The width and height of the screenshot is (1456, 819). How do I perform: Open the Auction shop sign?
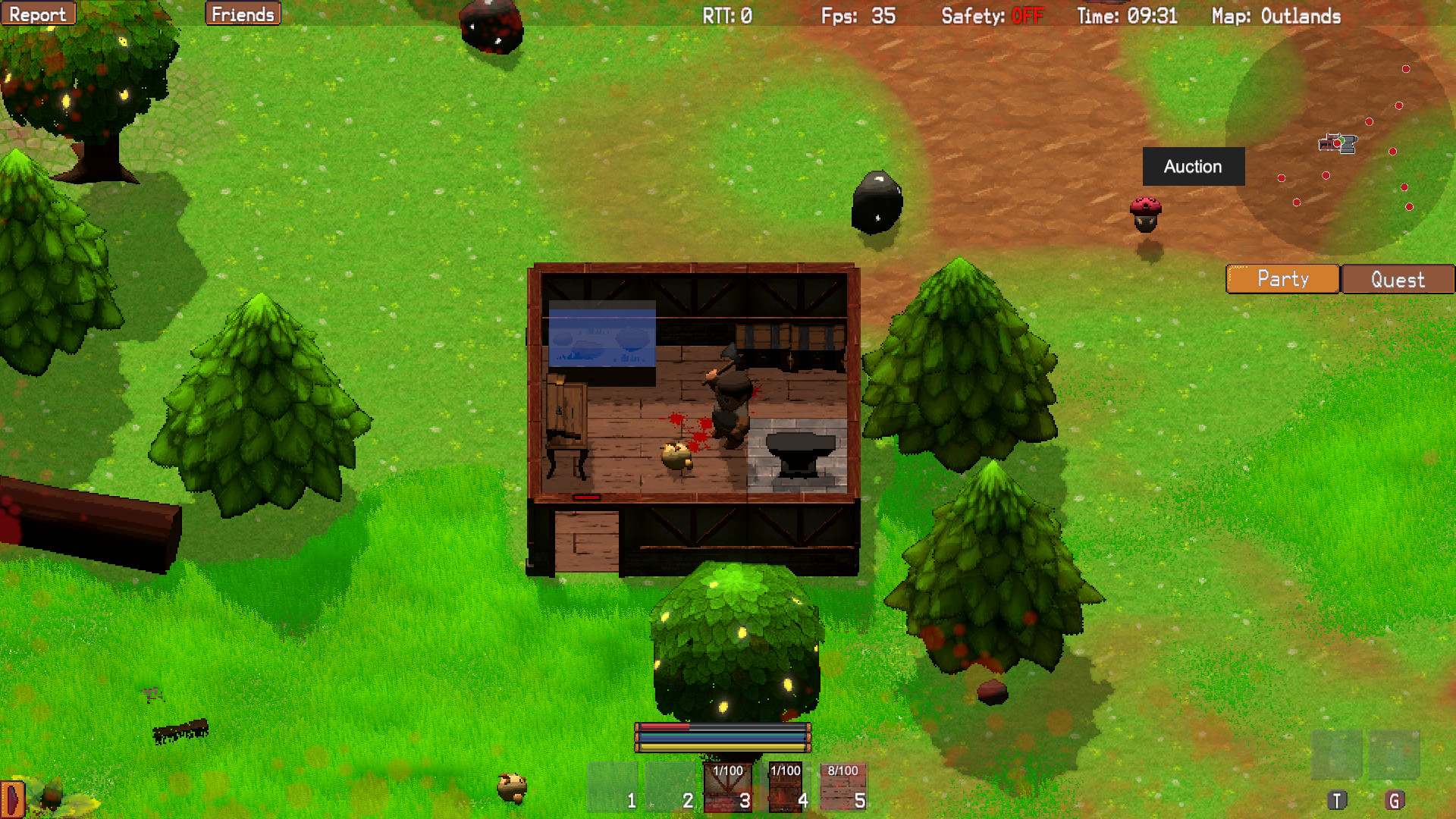tap(1193, 167)
